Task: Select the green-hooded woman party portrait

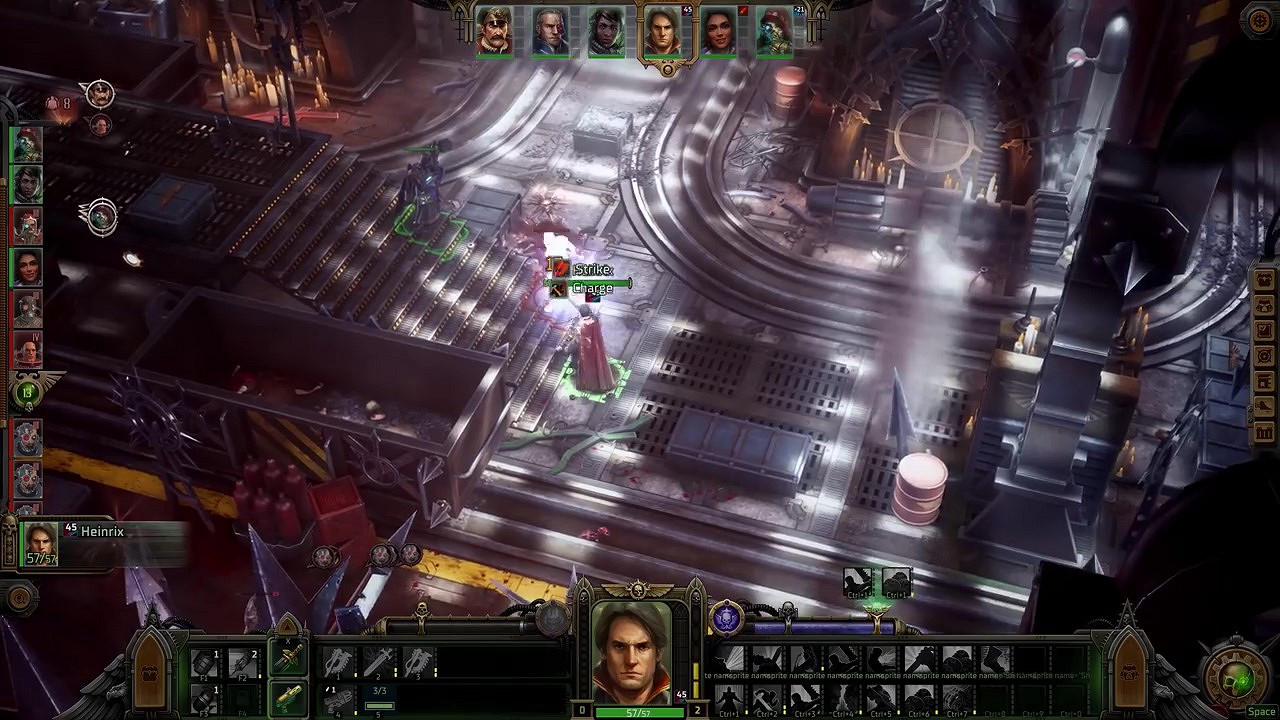Action: click(x=606, y=32)
